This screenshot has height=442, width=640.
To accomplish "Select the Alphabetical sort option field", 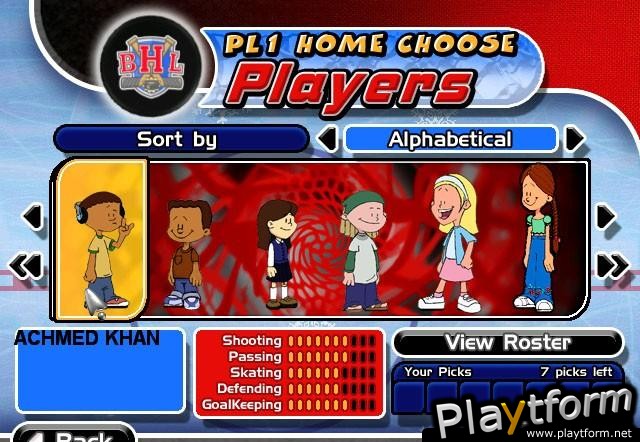I will point(450,139).
